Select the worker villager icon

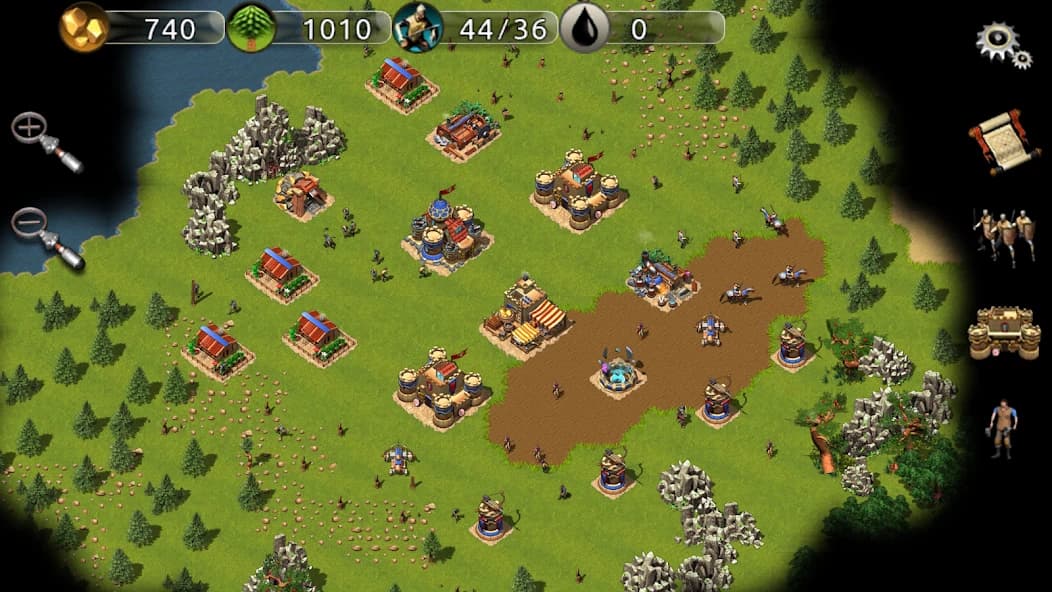tap(1002, 428)
